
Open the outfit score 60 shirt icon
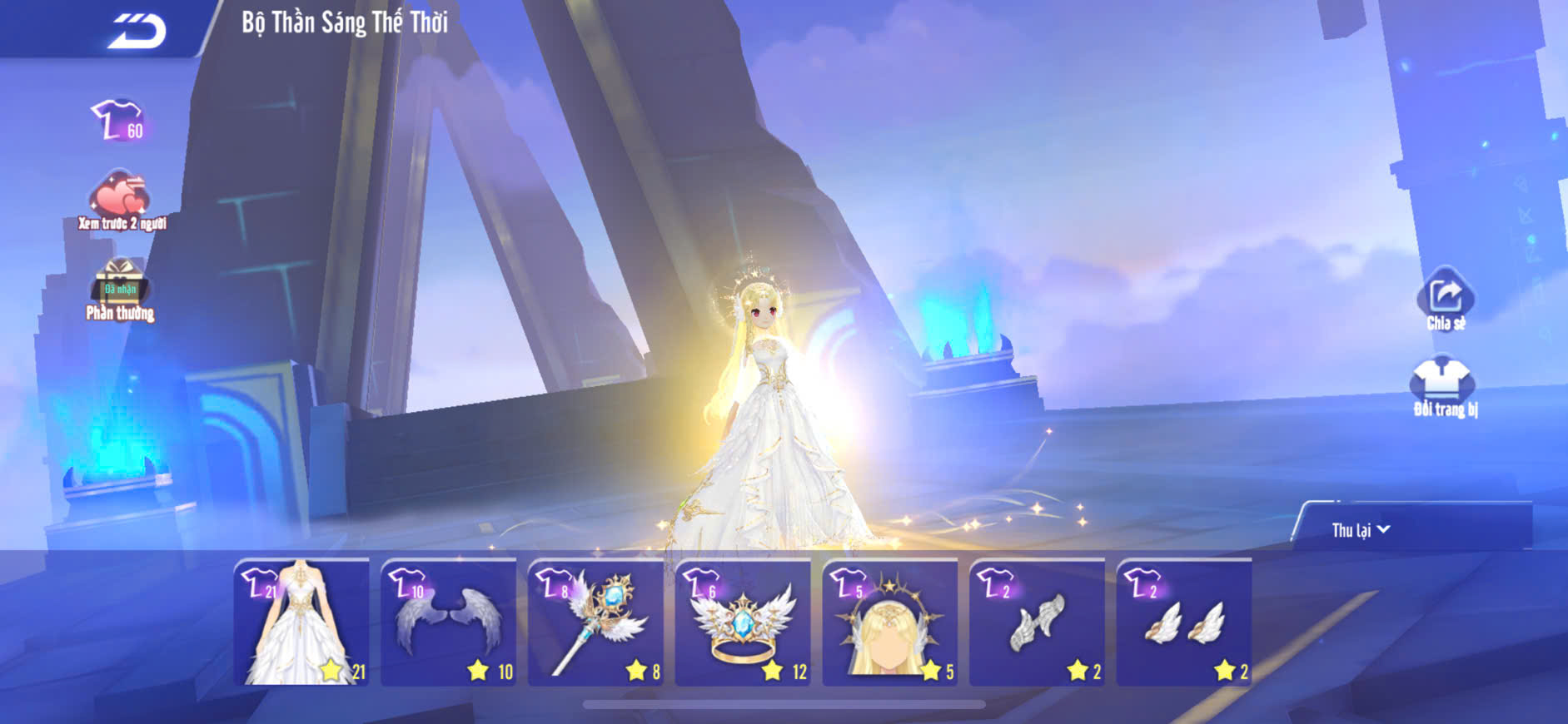pyautogui.click(x=118, y=121)
